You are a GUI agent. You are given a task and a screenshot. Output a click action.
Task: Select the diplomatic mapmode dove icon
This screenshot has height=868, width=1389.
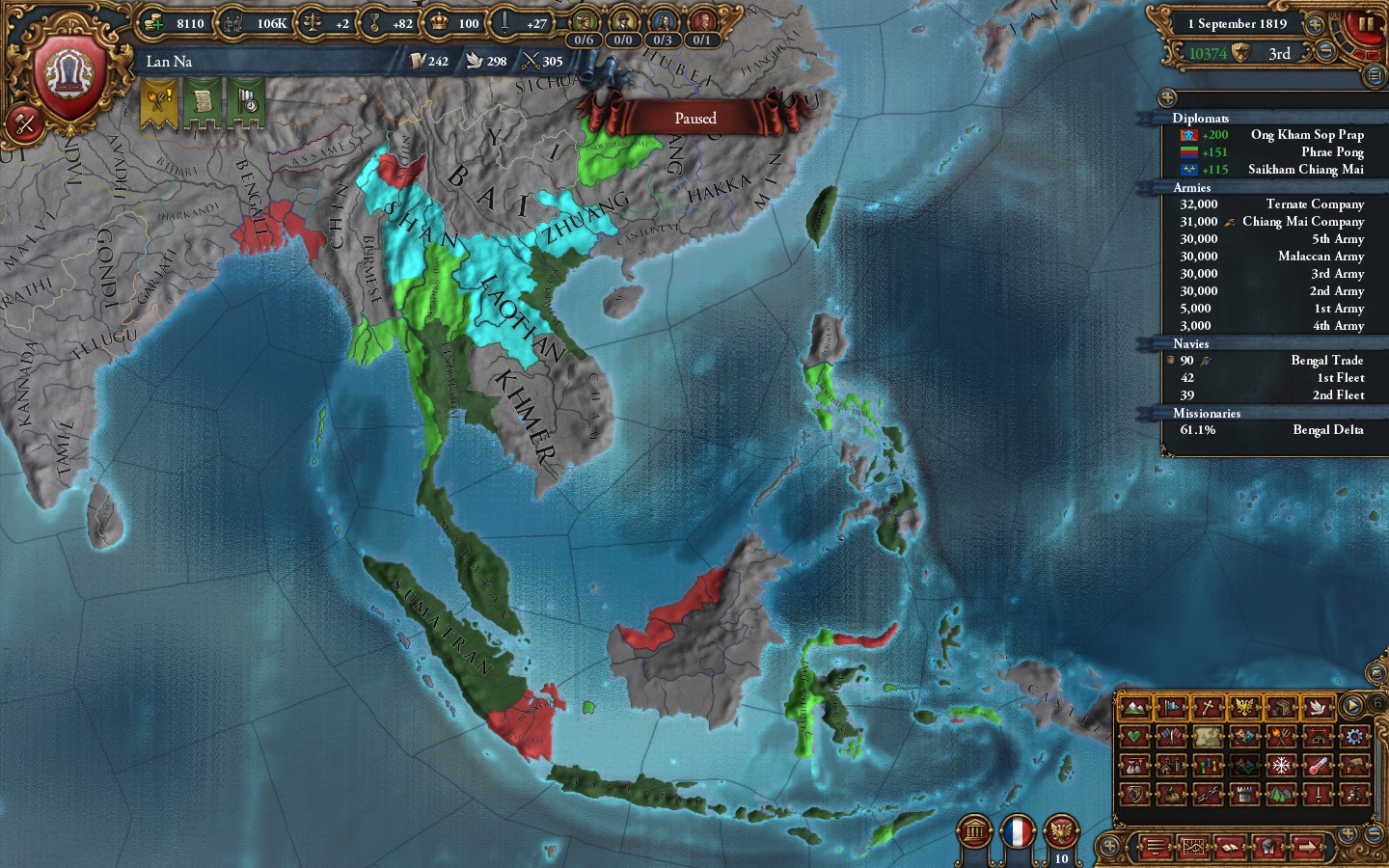coord(1318,708)
